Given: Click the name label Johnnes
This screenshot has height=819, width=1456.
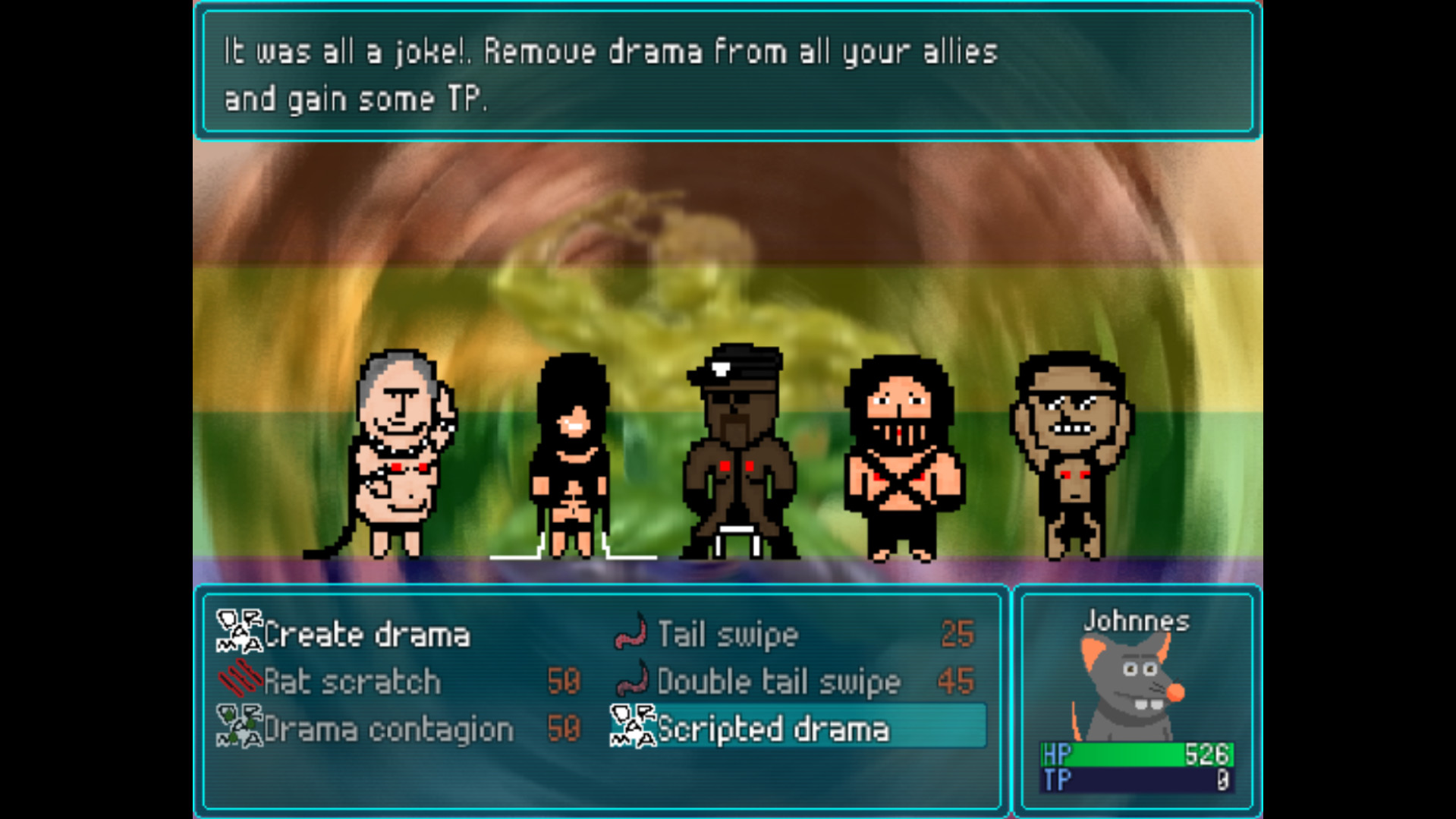Looking at the screenshot, I should click(1134, 620).
